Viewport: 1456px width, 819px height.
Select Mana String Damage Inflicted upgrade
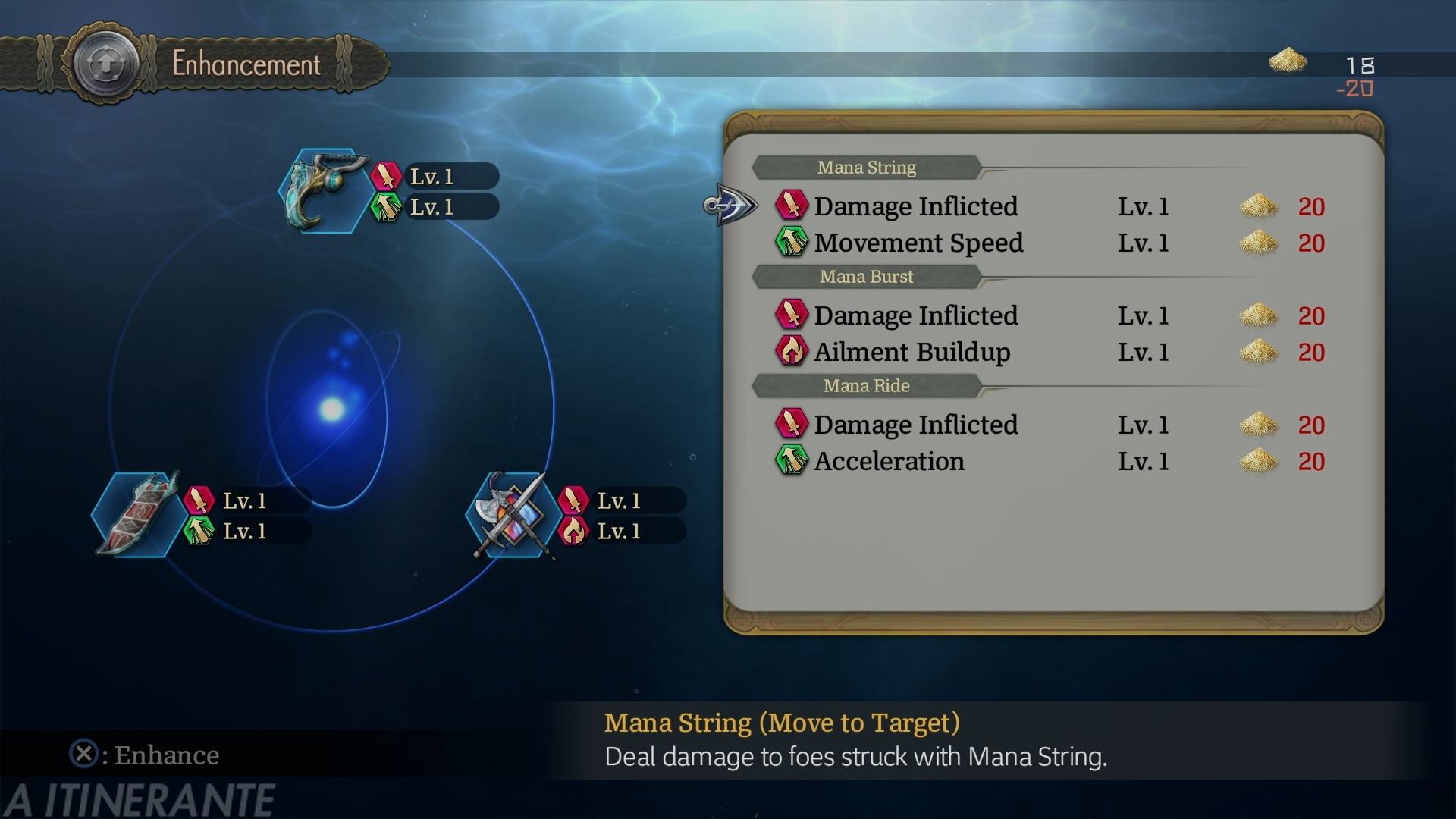pos(916,206)
